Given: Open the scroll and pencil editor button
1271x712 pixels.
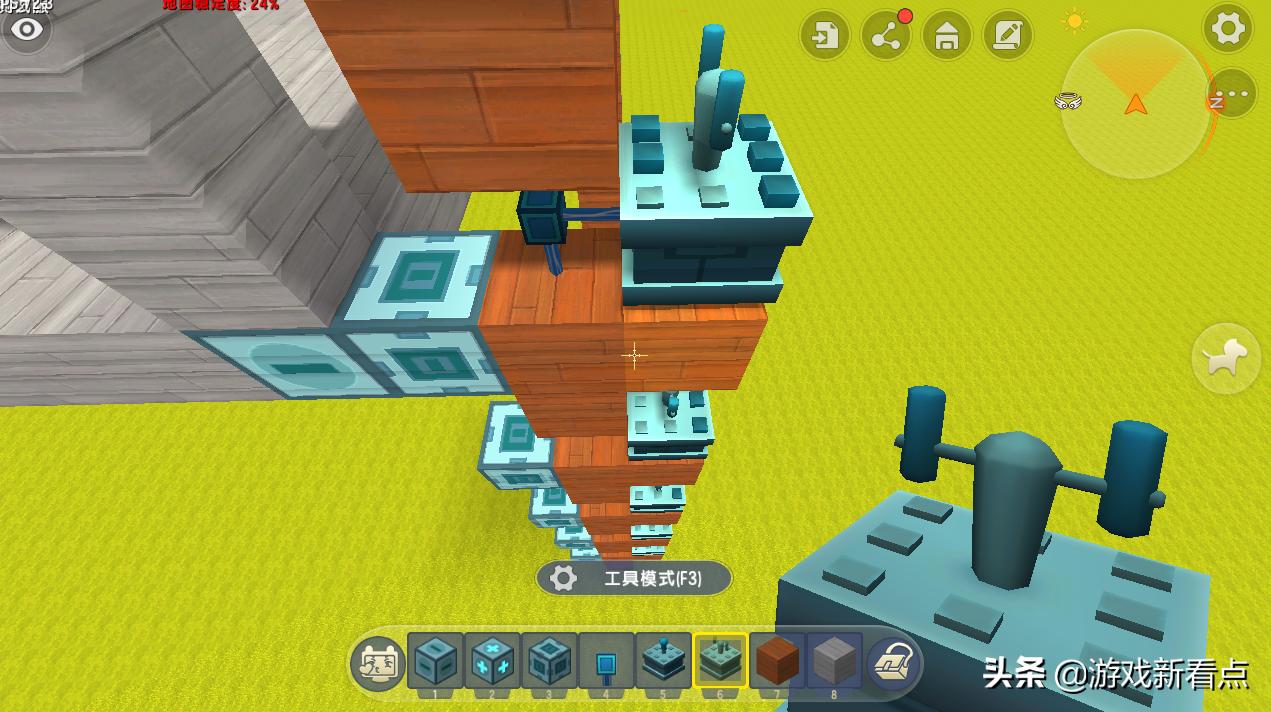Looking at the screenshot, I should pos(1007,36).
